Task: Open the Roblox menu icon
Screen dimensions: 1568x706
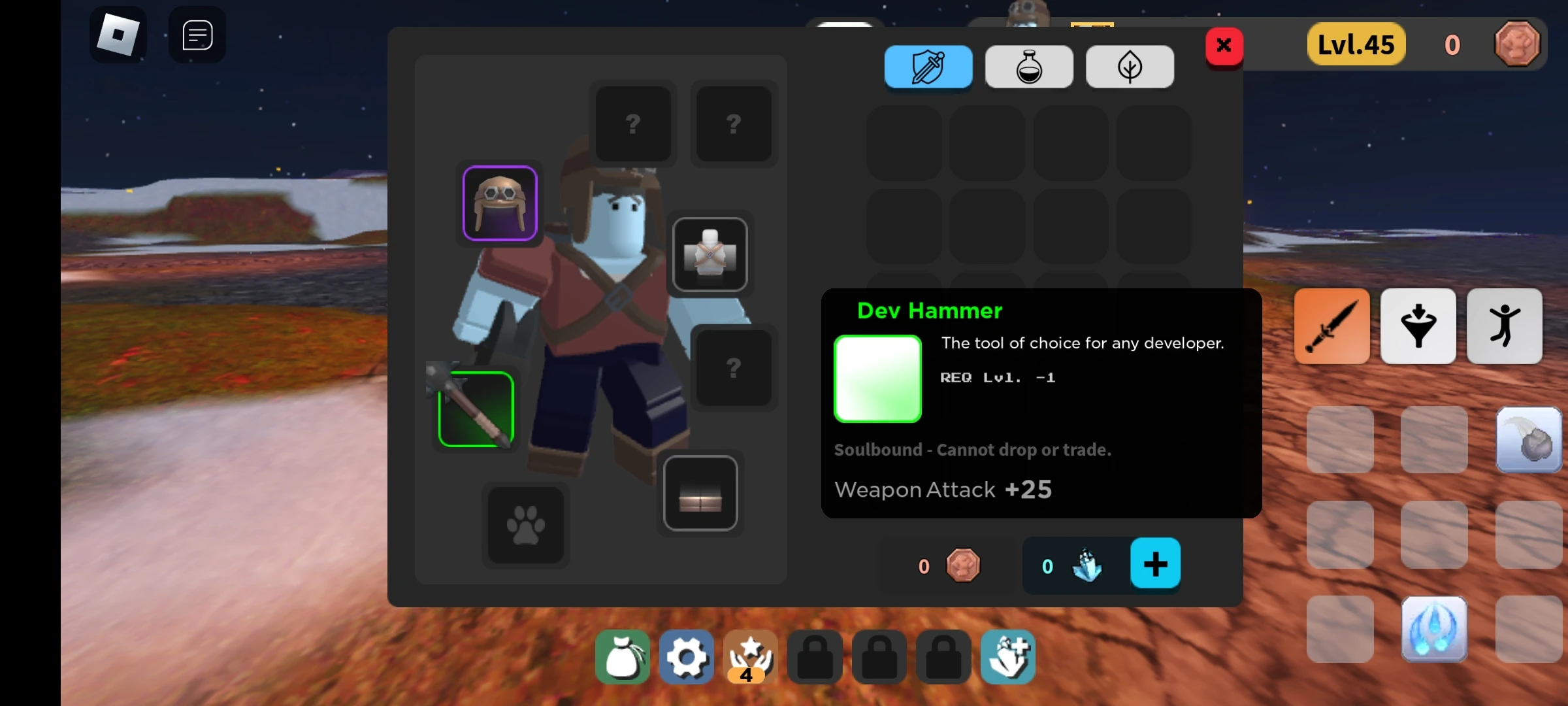Action: click(x=119, y=34)
